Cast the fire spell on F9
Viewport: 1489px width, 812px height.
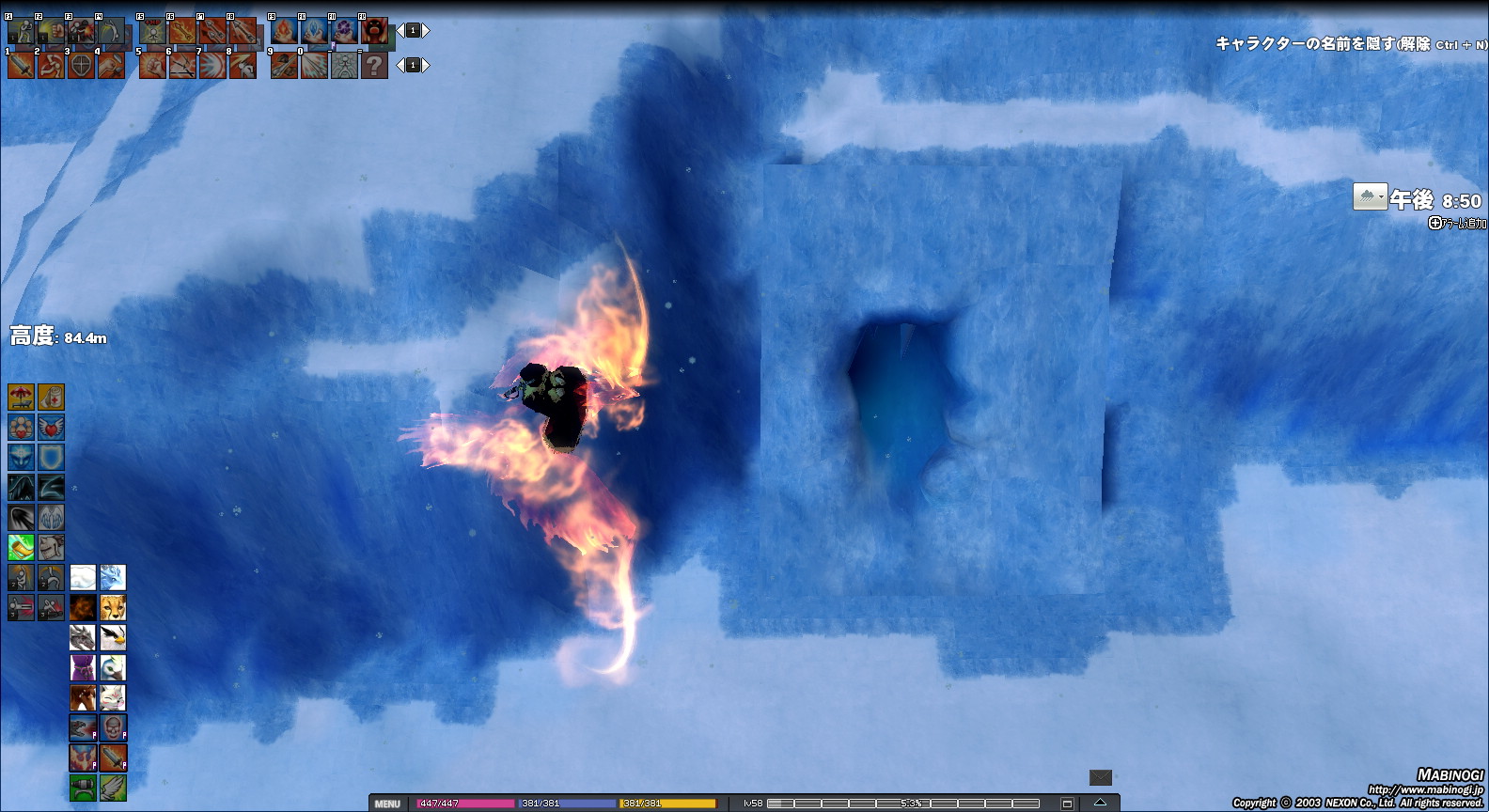(284, 31)
